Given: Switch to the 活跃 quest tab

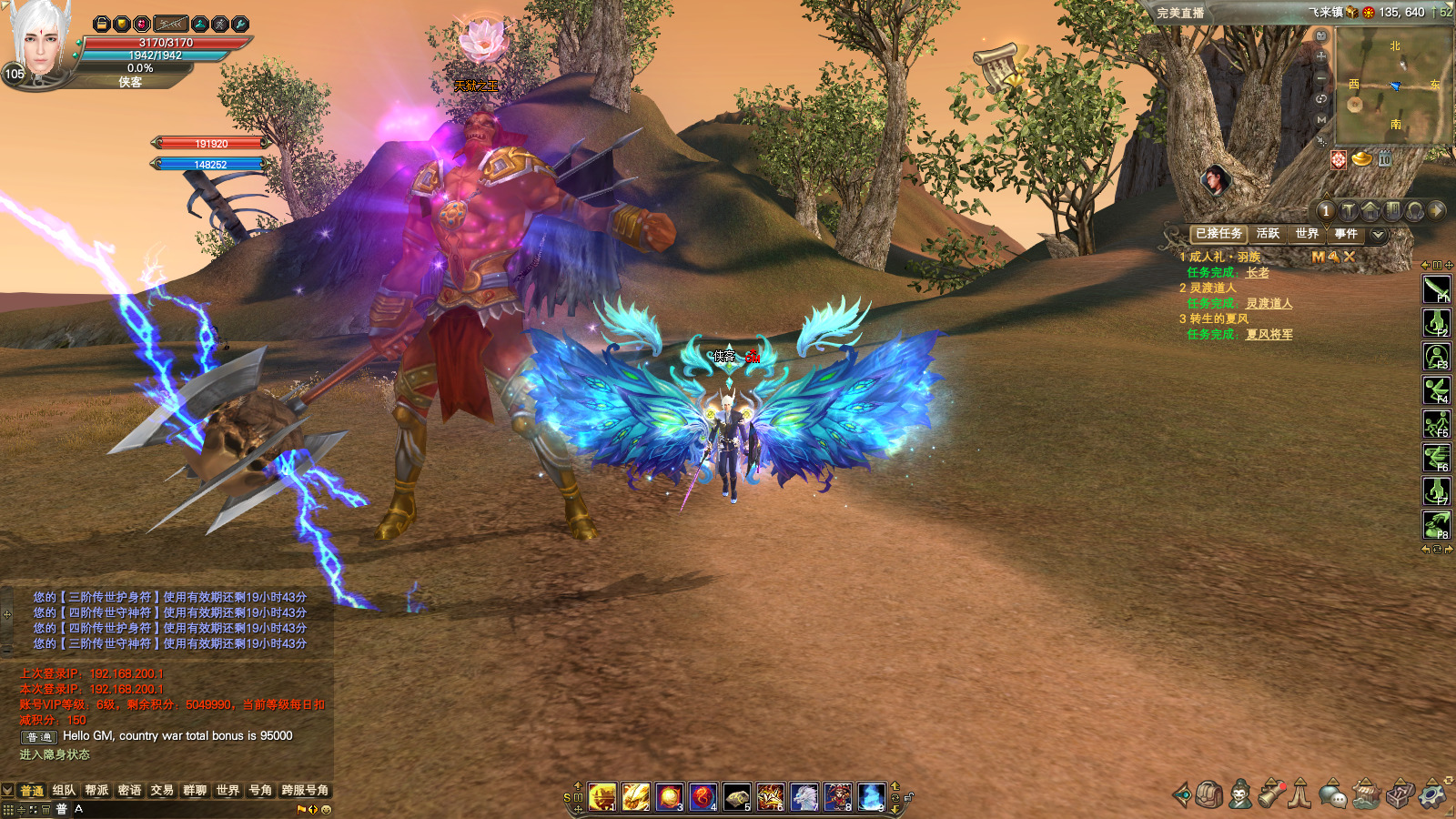Looking at the screenshot, I should [1268, 234].
